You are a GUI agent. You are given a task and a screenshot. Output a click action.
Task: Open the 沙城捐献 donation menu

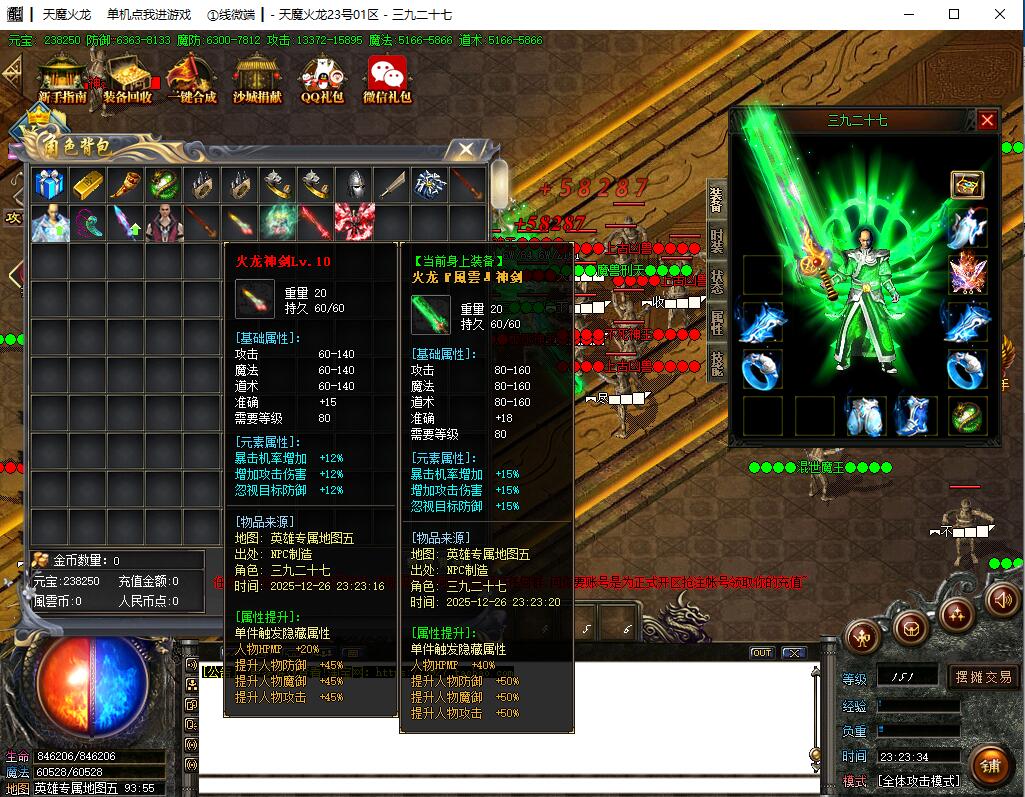[x=257, y=78]
